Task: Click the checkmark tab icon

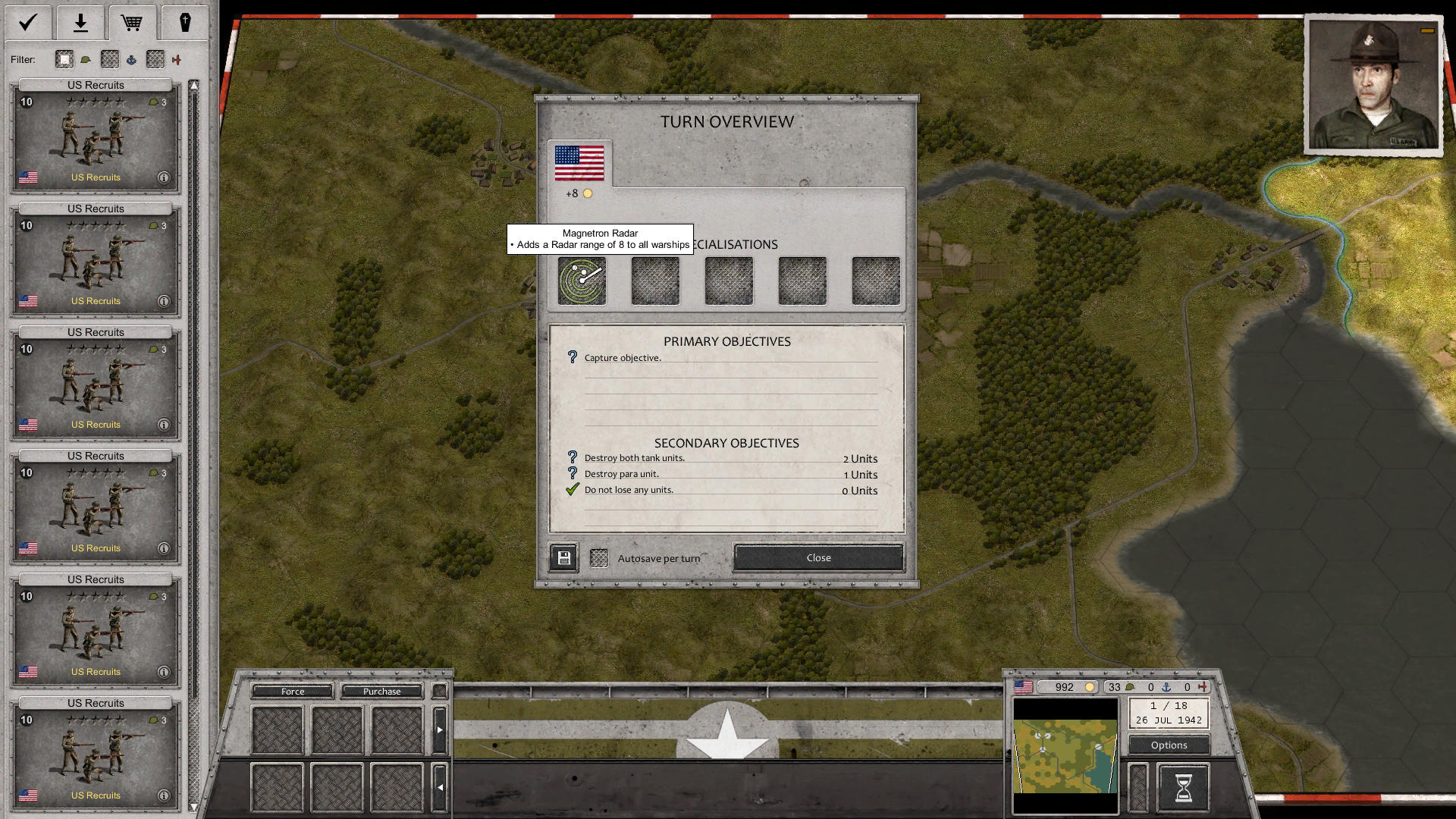Action: (27, 22)
